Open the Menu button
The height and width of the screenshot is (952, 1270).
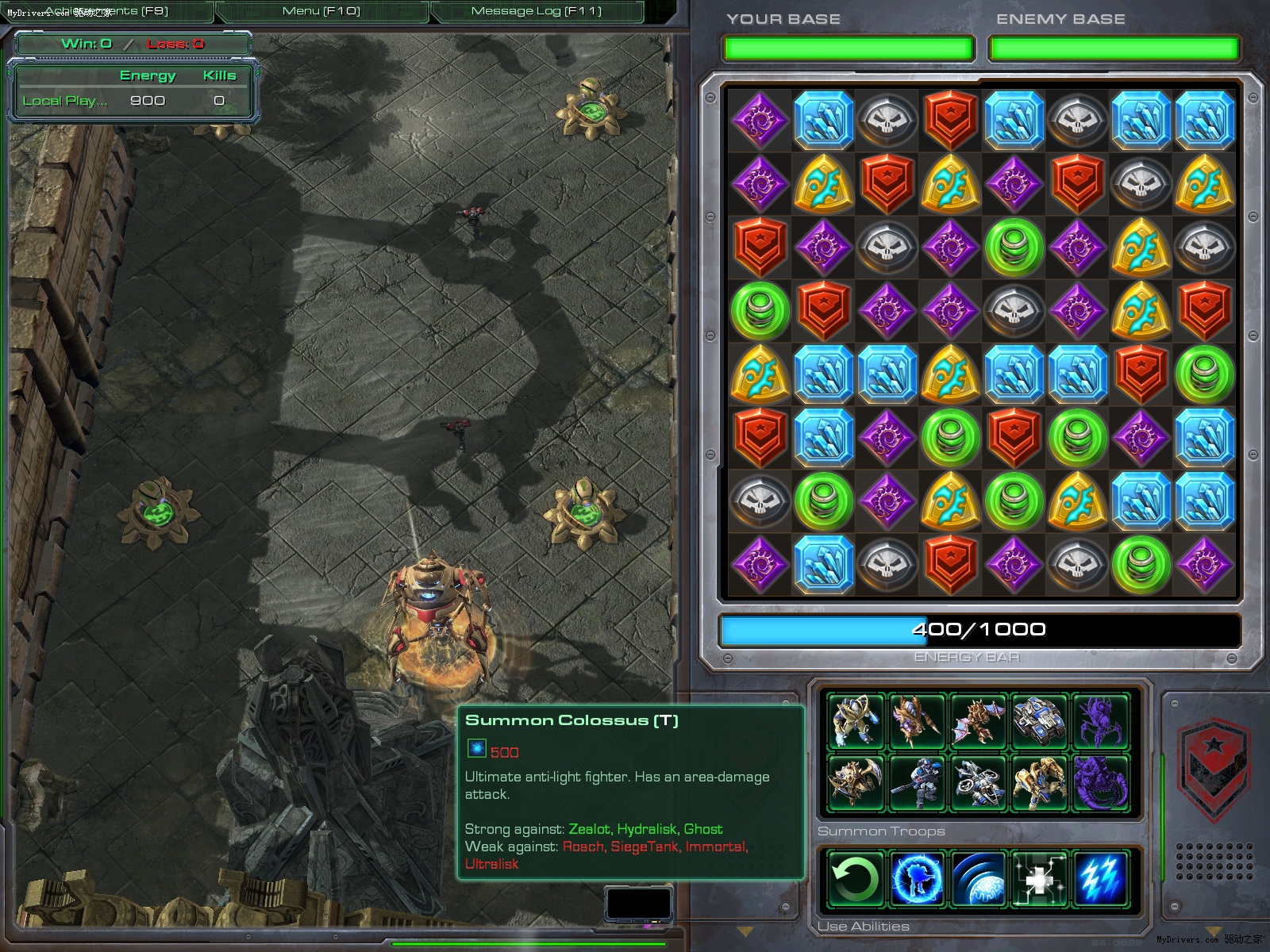[x=321, y=11]
